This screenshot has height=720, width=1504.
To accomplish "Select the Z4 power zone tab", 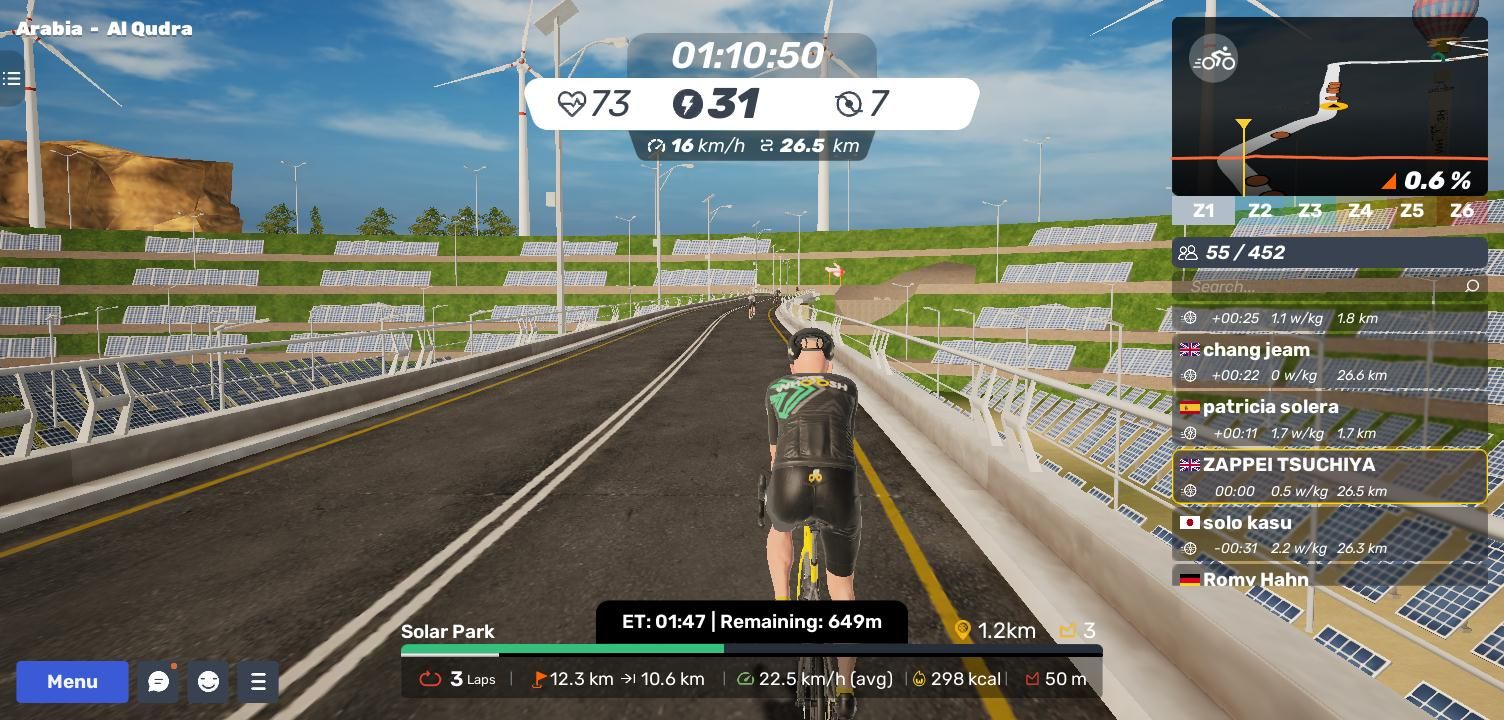I will [1360, 211].
